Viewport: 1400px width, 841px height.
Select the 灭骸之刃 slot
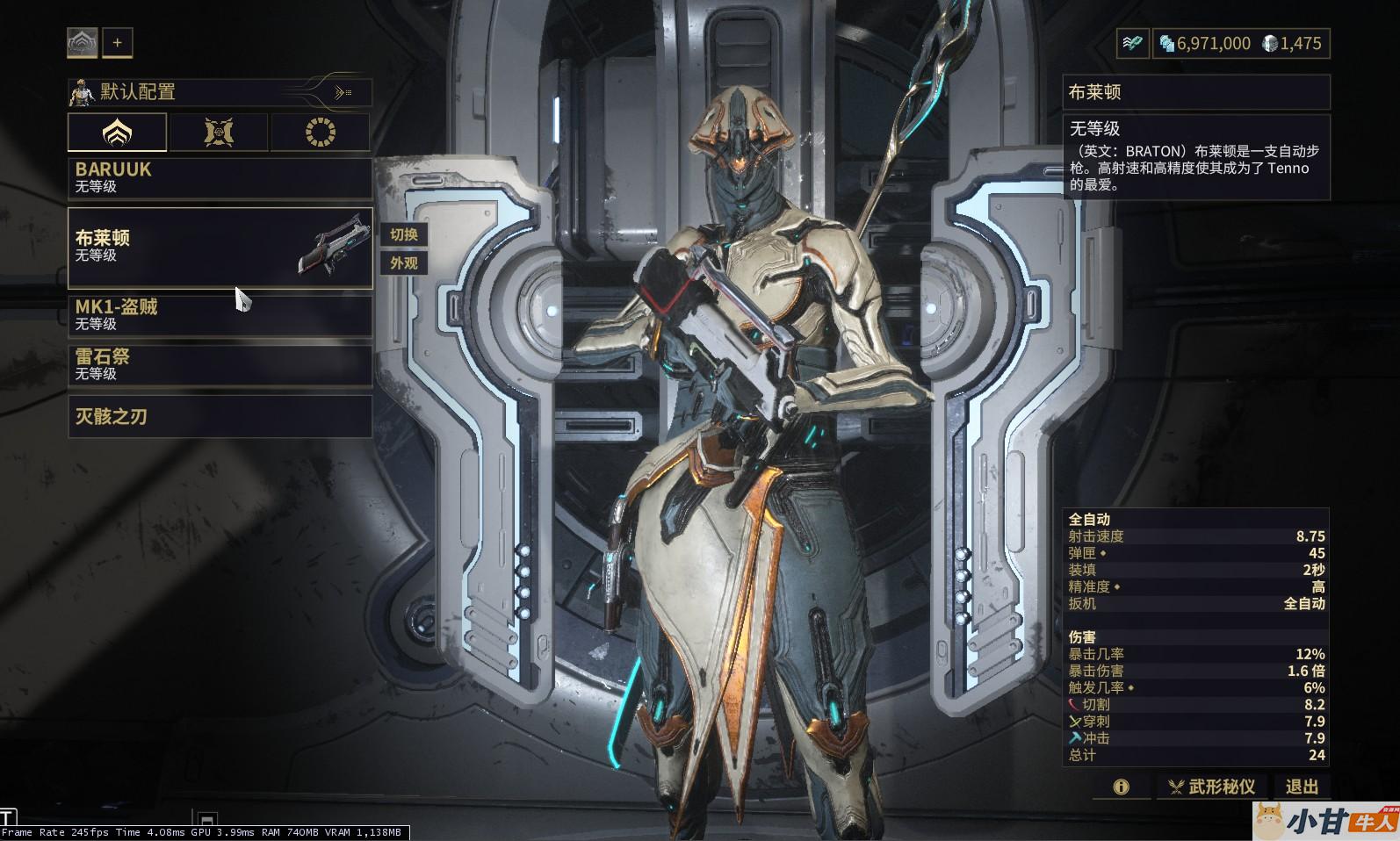[x=220, y=416]
